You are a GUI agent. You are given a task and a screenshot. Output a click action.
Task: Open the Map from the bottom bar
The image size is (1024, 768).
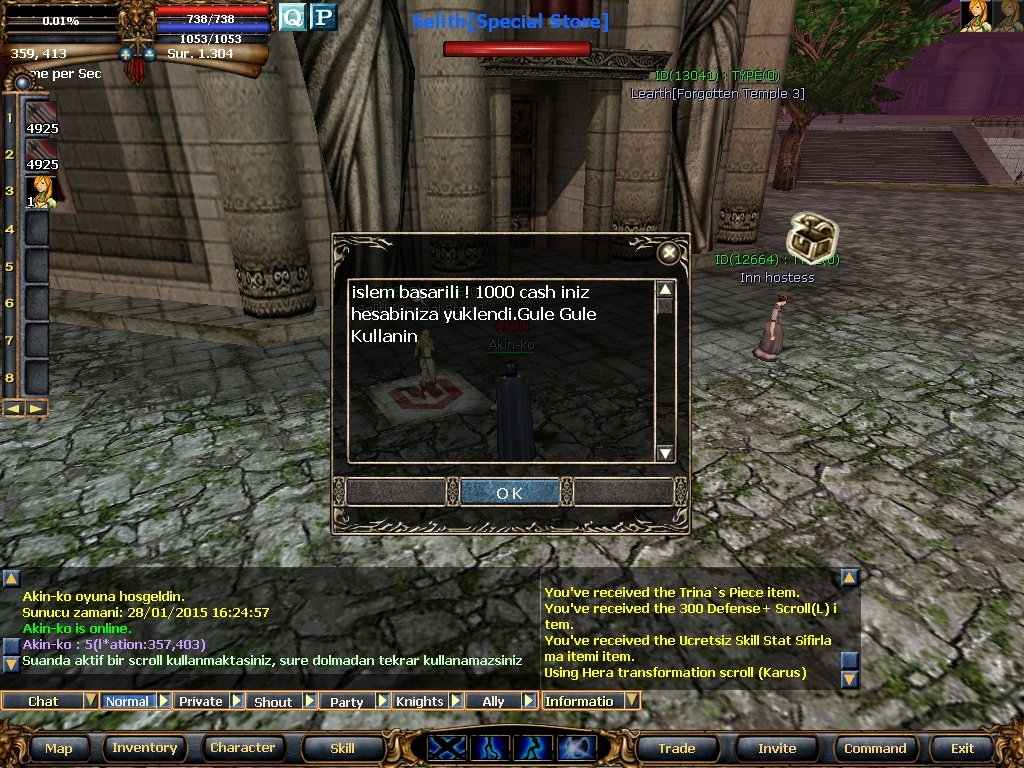pos(58,748)
